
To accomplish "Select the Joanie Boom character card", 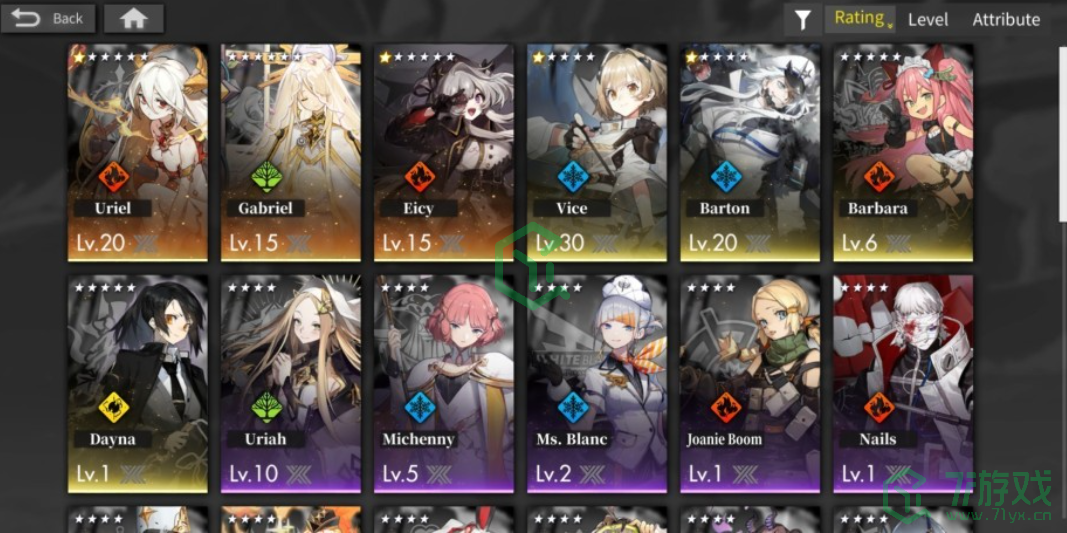I will click(750, 382).
